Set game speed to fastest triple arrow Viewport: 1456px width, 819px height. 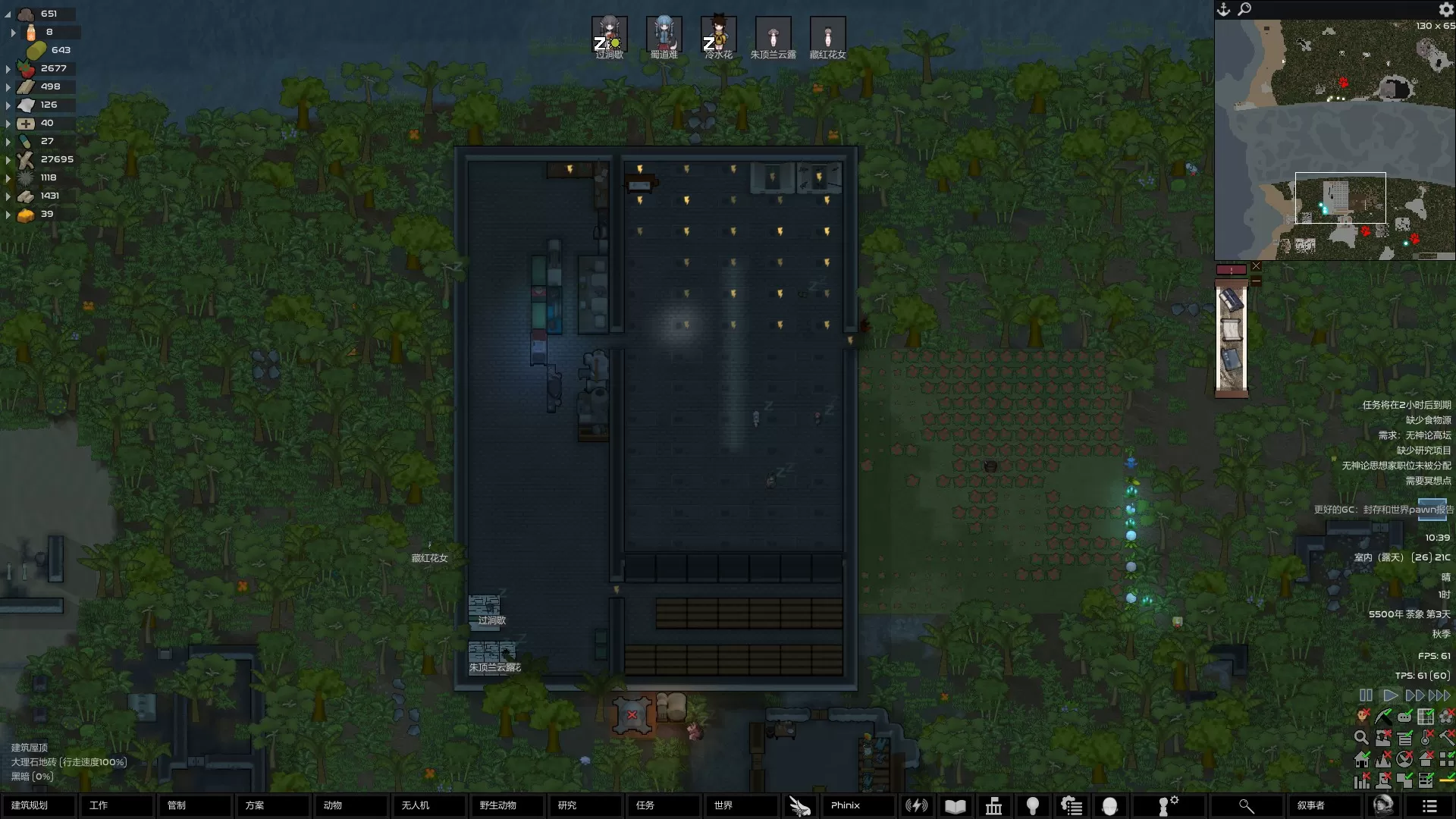point(1439,695)
